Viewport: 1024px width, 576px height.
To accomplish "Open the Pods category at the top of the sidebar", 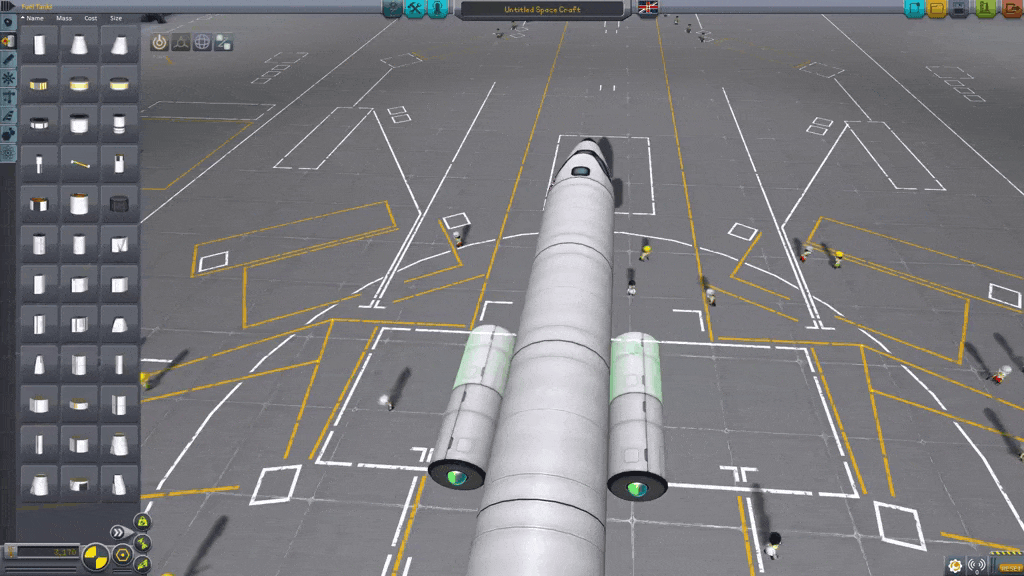I will [8, 23].
